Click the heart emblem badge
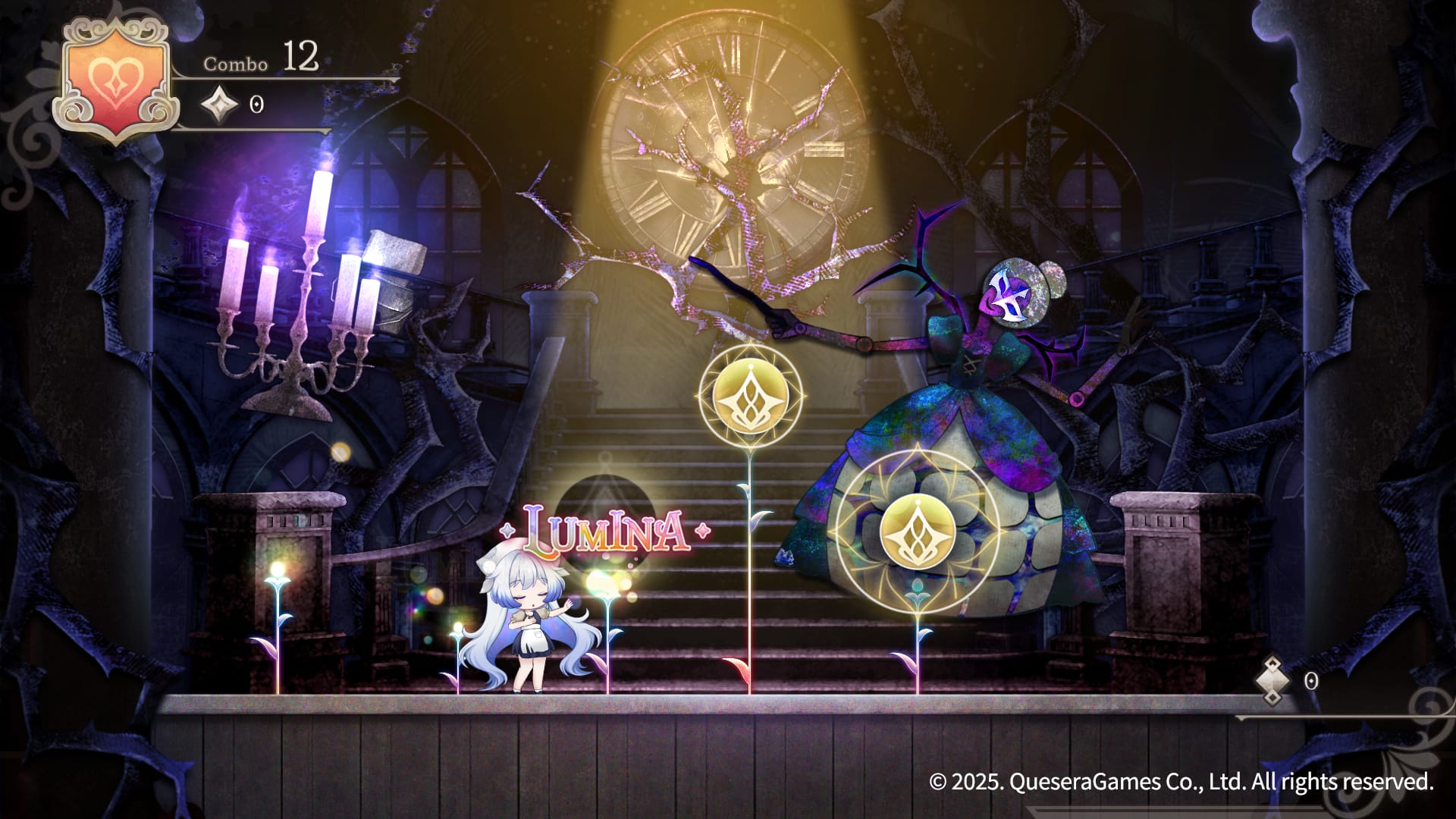The width and height of the screenshot is (1456, 819). click(x=115, y=80)
